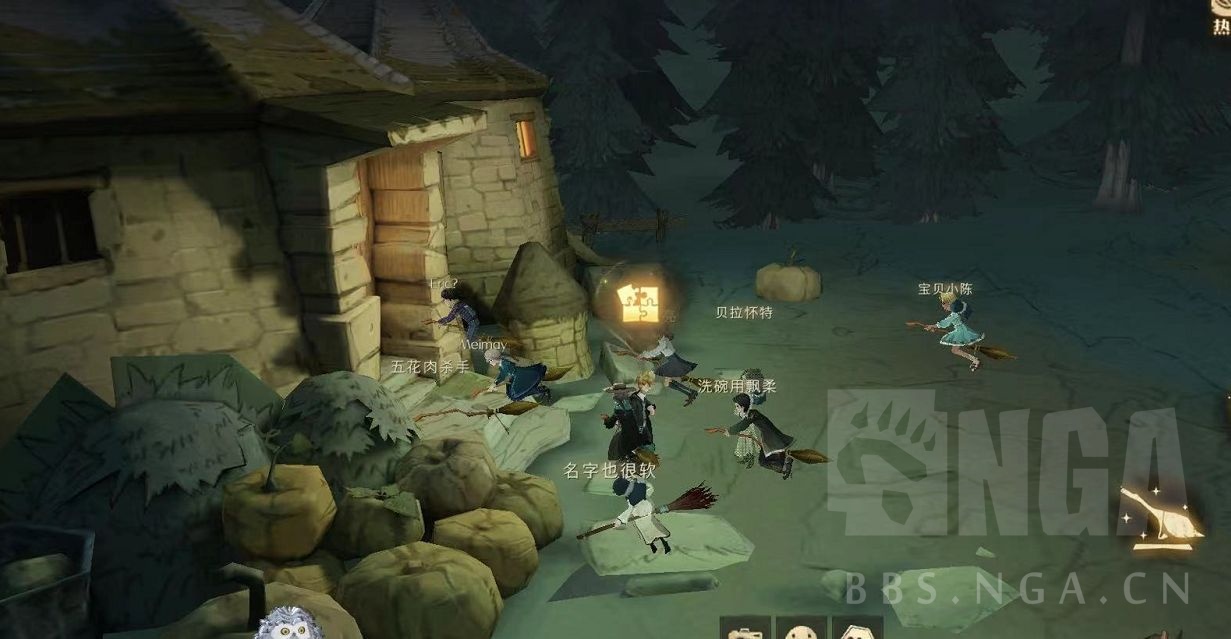Click the hexagon-shaped icon beside the smiley
The width and height of the screenshot is (1231, 639).
[x=856, y=631]
